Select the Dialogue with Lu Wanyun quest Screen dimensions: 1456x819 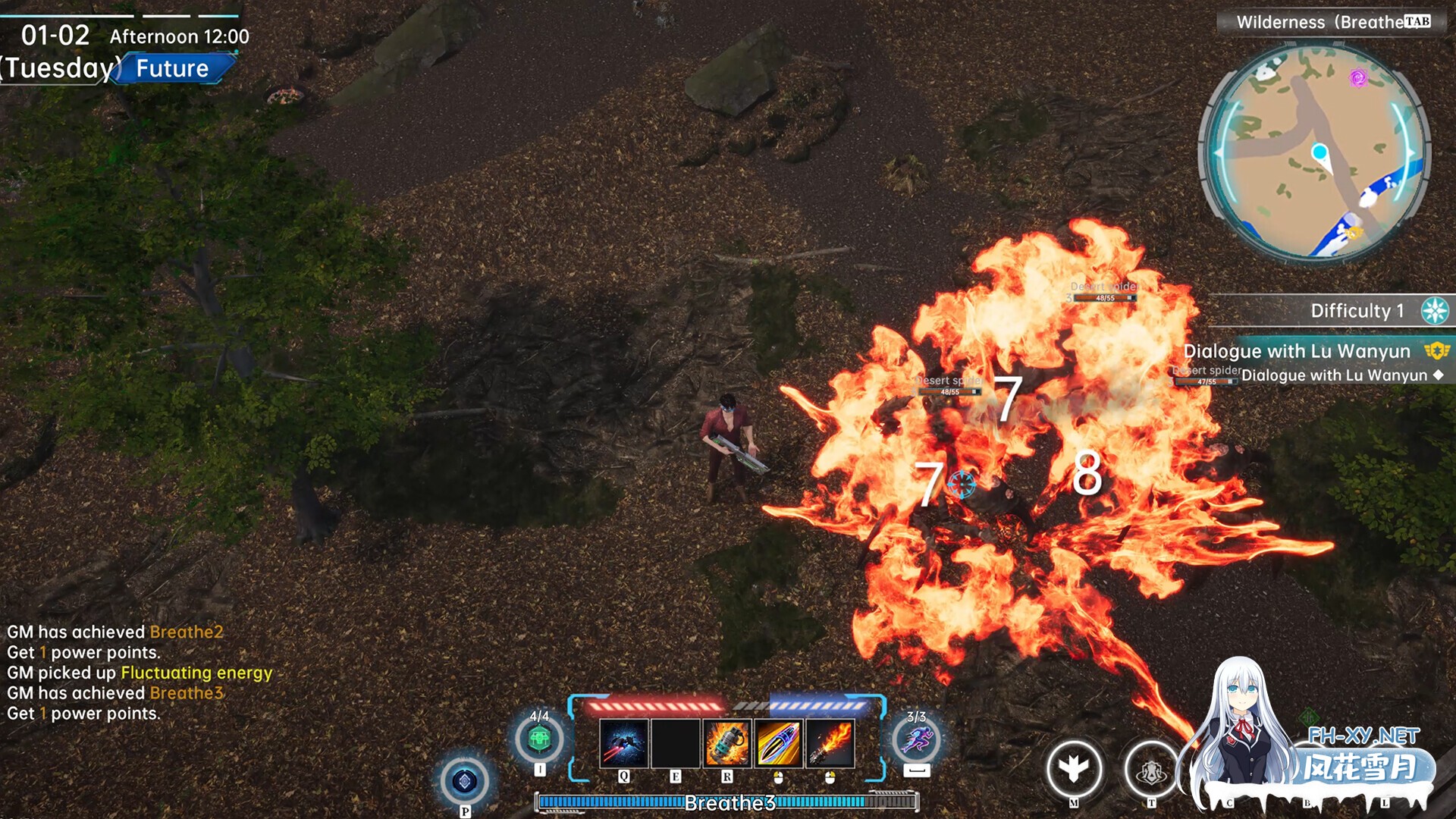pos(1297,351)
